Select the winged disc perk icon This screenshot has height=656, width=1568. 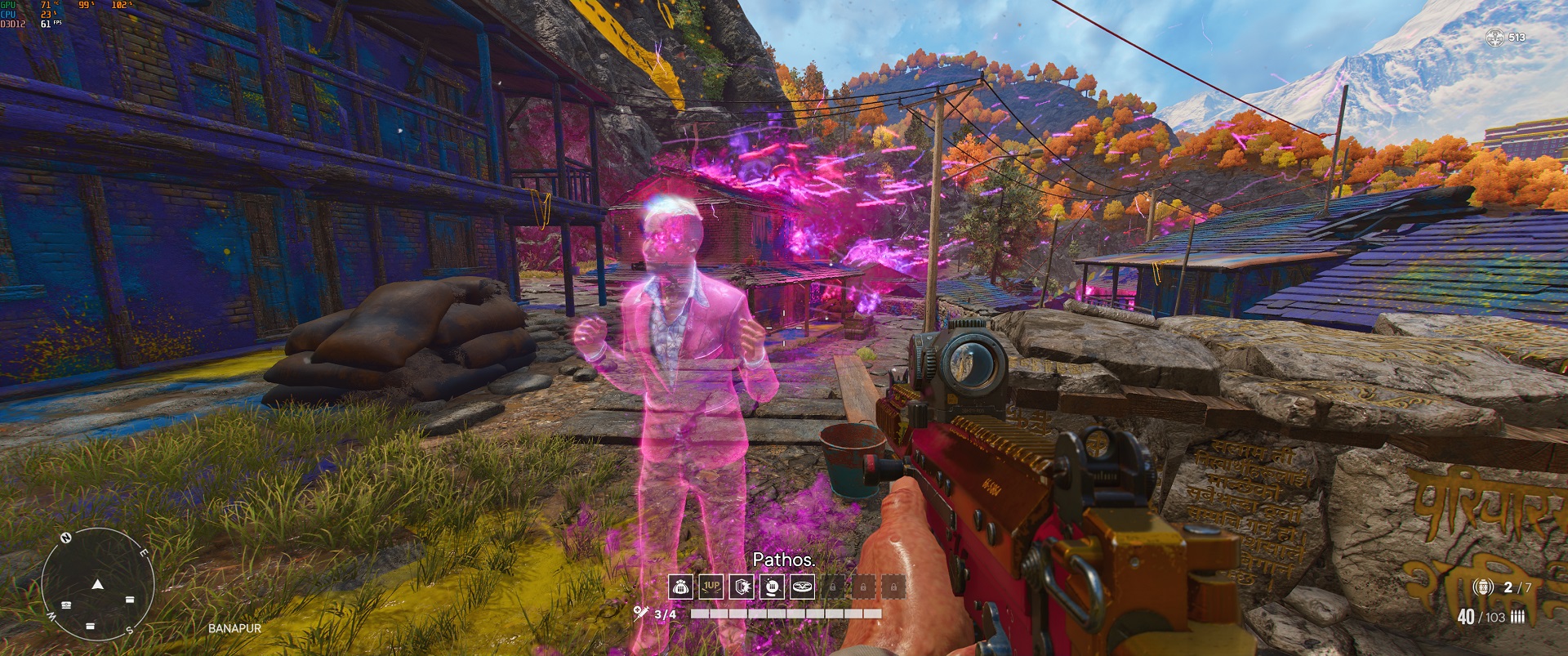[x=802, y=587]
